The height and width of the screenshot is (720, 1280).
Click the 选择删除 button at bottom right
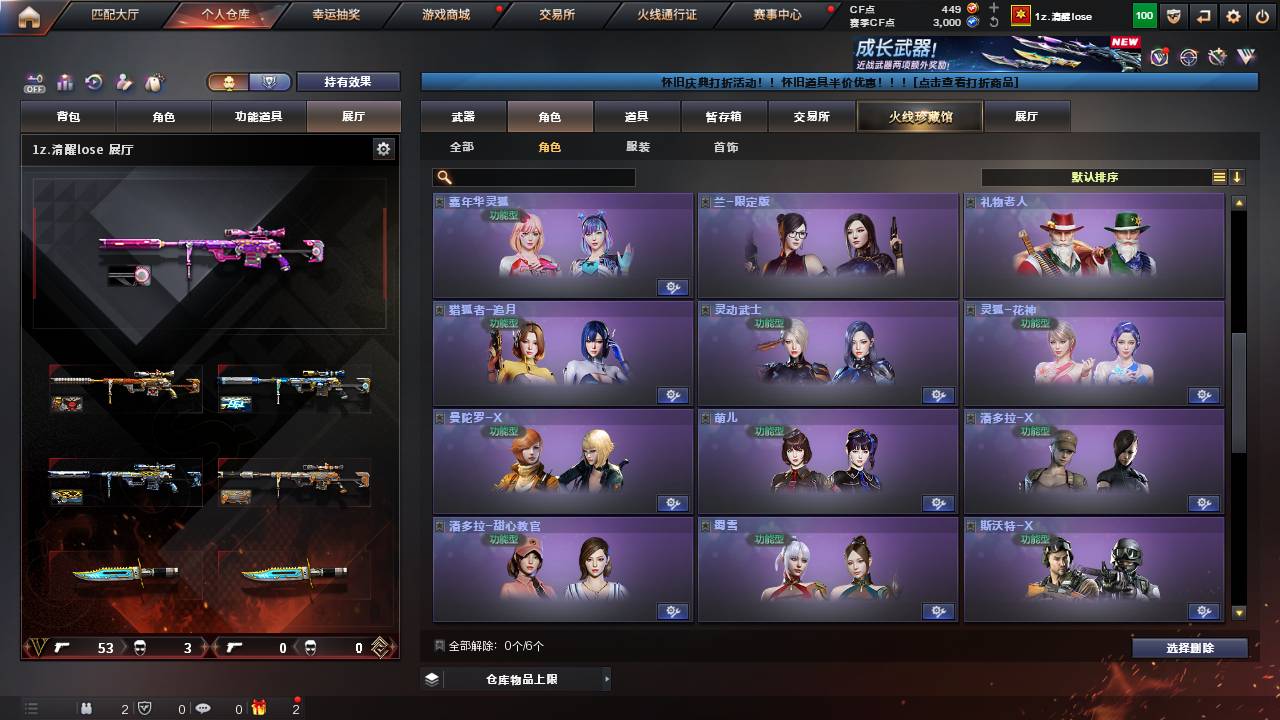[1188, 647]
